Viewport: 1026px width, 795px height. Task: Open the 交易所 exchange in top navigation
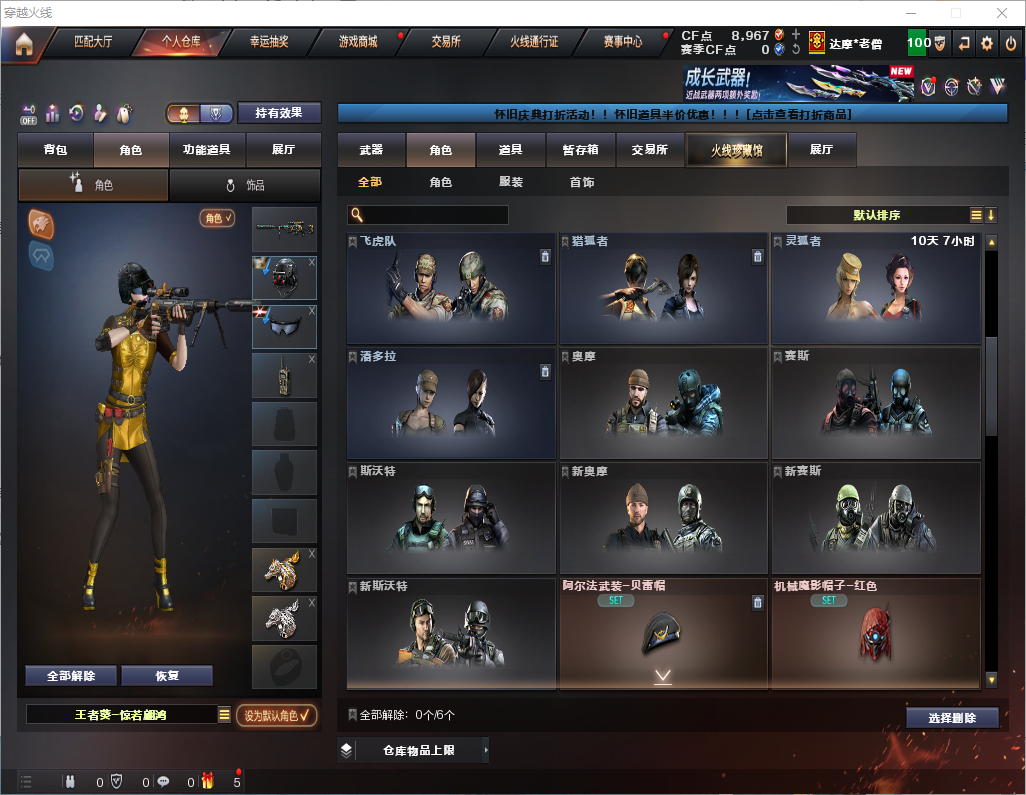[446, 42]
